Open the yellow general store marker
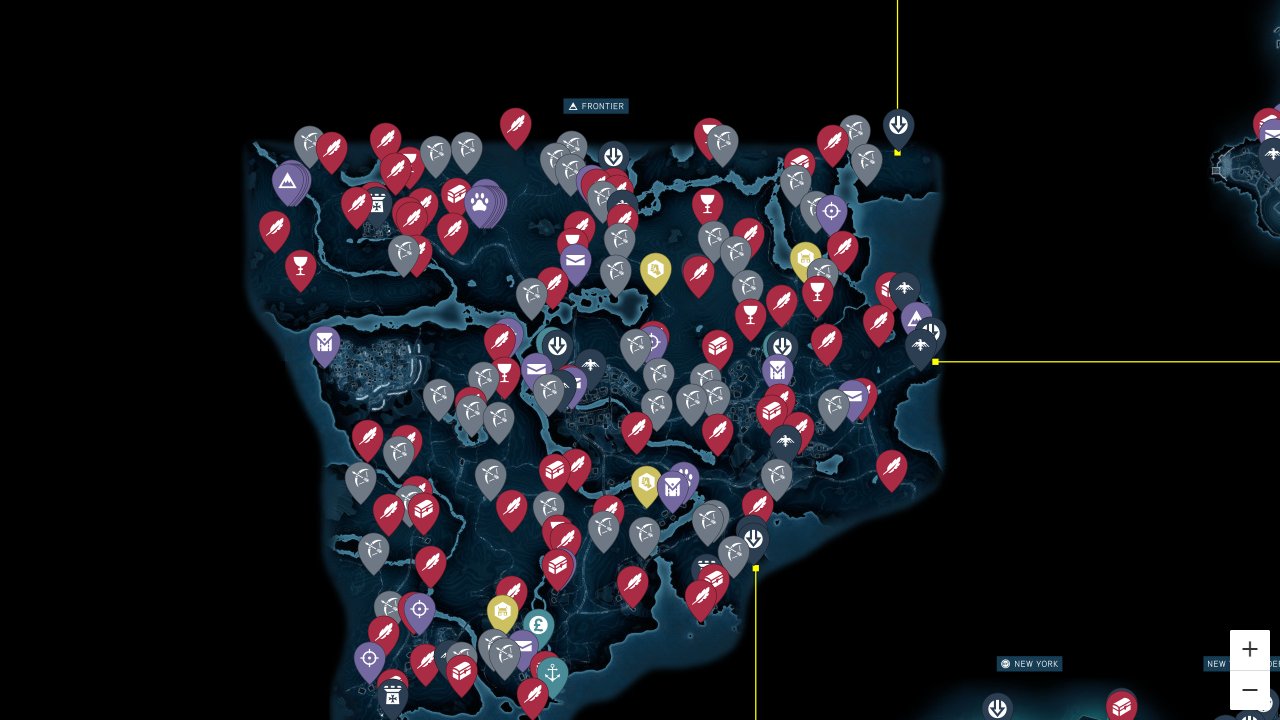The height and width of the screenshot is (720, 1280). [504, 611]
